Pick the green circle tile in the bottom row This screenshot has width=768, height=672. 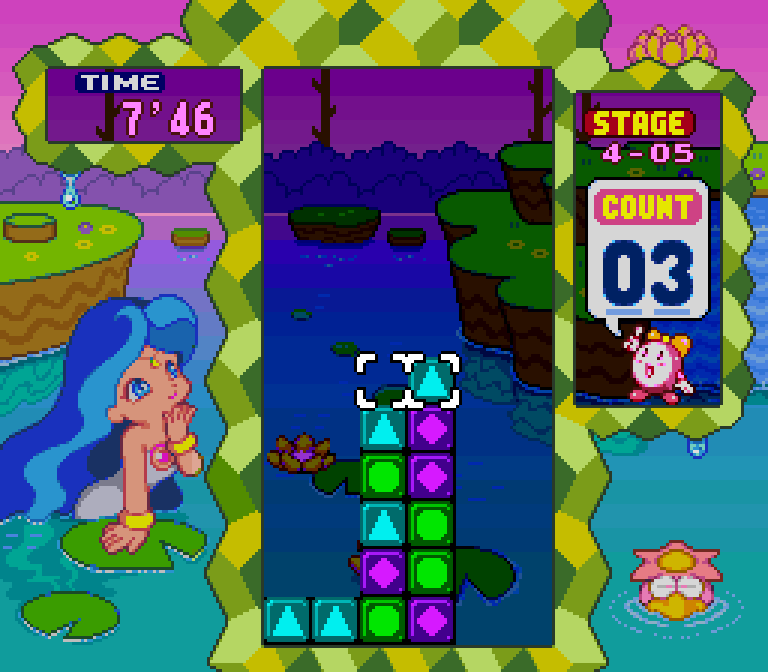point(383,619)
